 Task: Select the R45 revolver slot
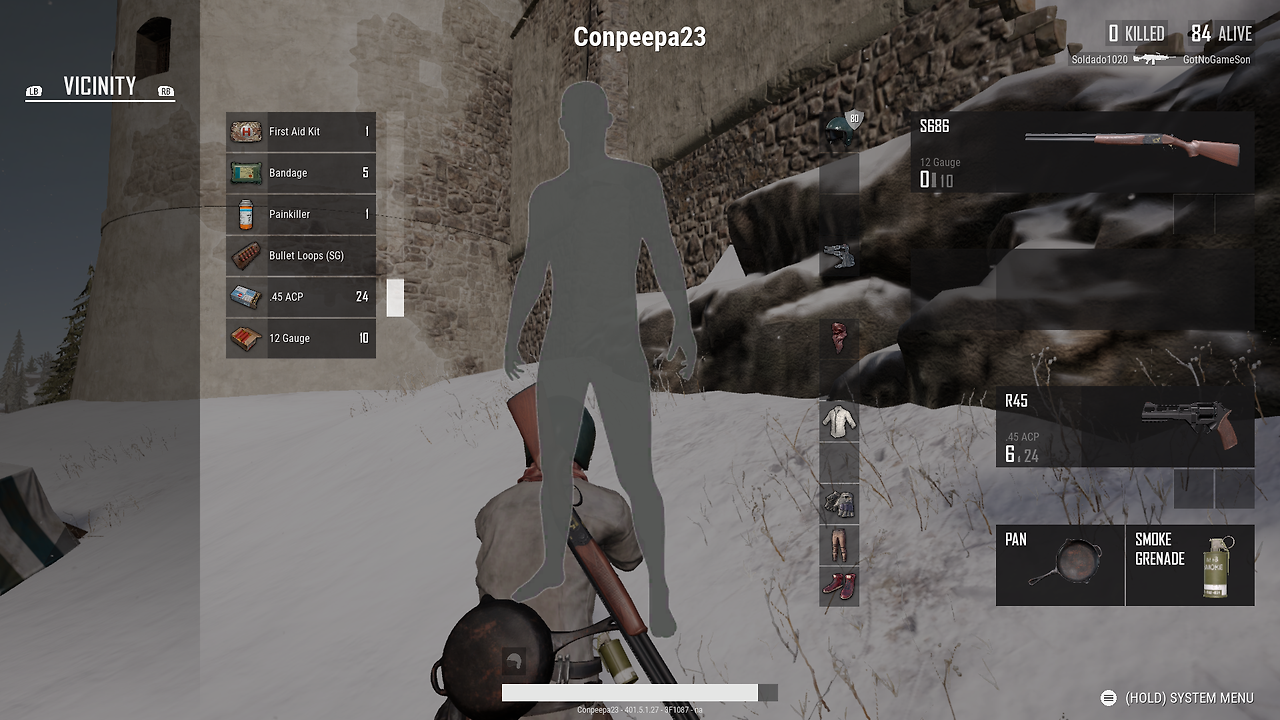1125,425
